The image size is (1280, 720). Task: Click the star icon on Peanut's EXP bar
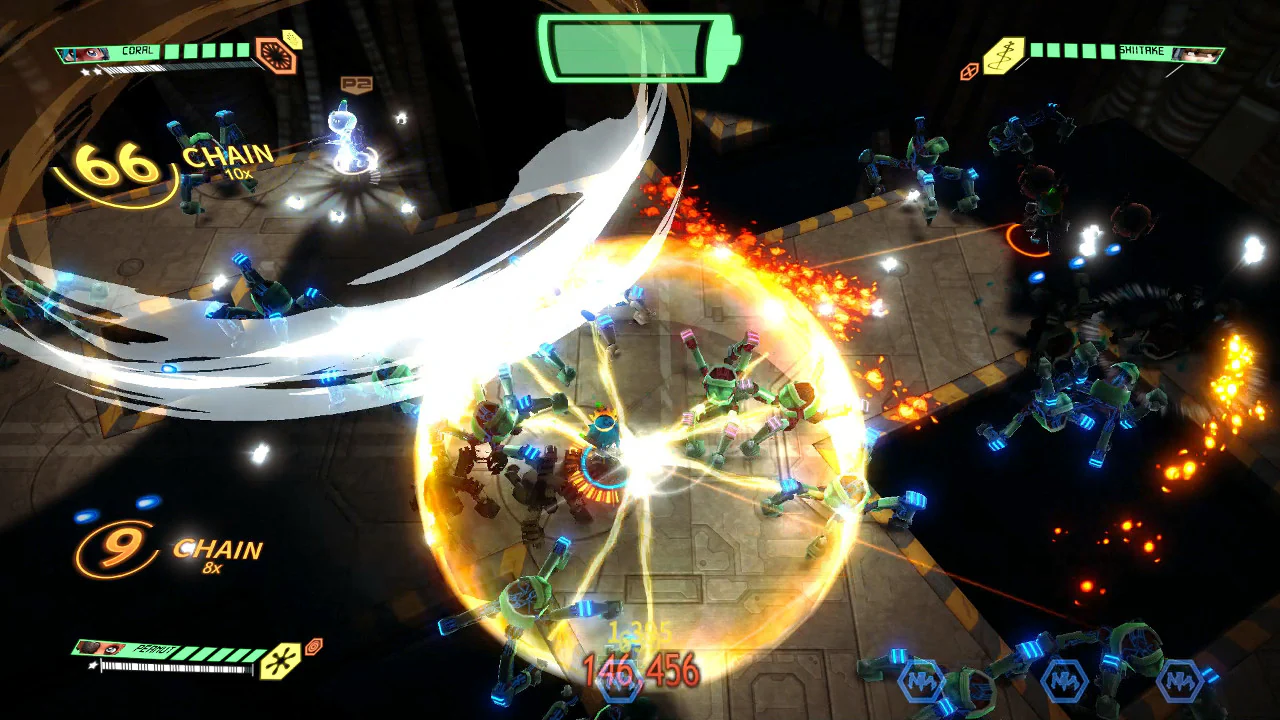pos(92,664)
